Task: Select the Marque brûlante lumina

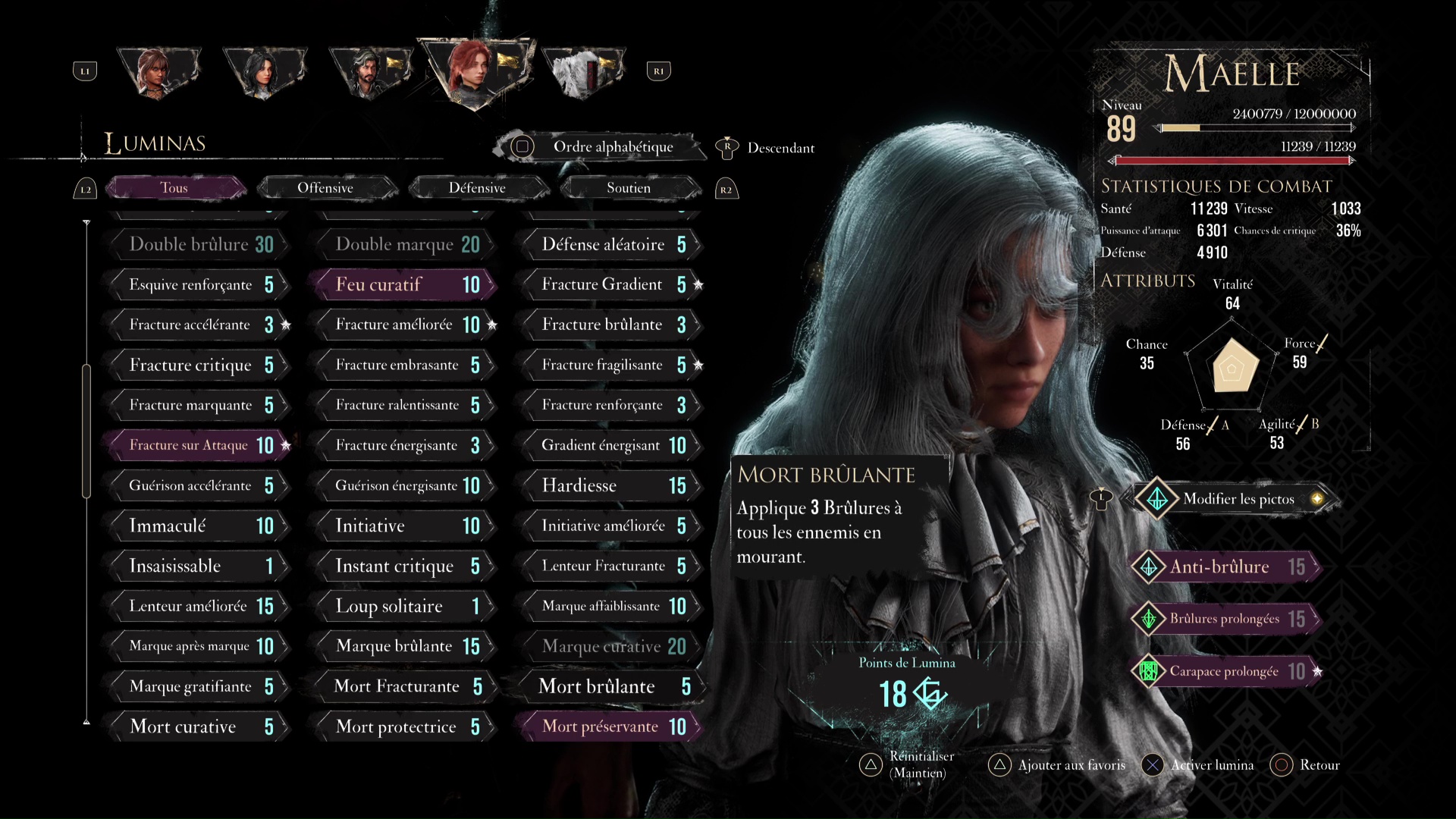Action: tap(404, 646)
